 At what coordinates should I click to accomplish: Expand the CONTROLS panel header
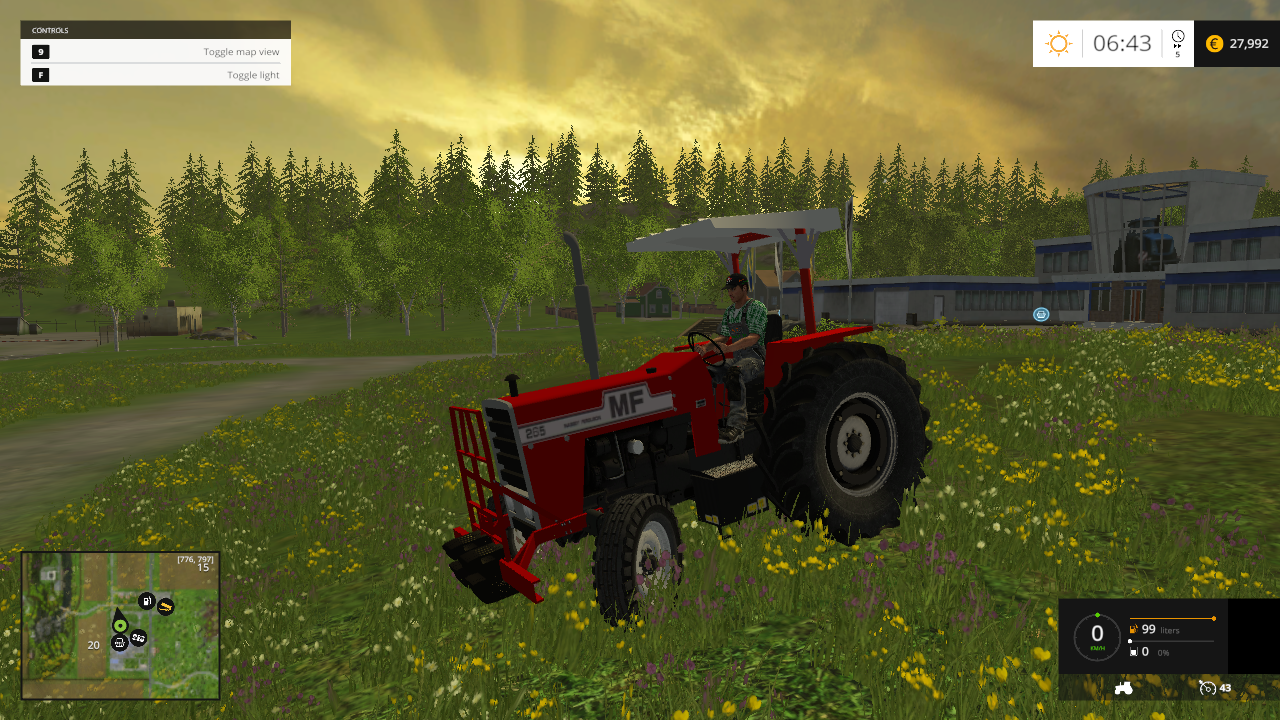[155, 29]
